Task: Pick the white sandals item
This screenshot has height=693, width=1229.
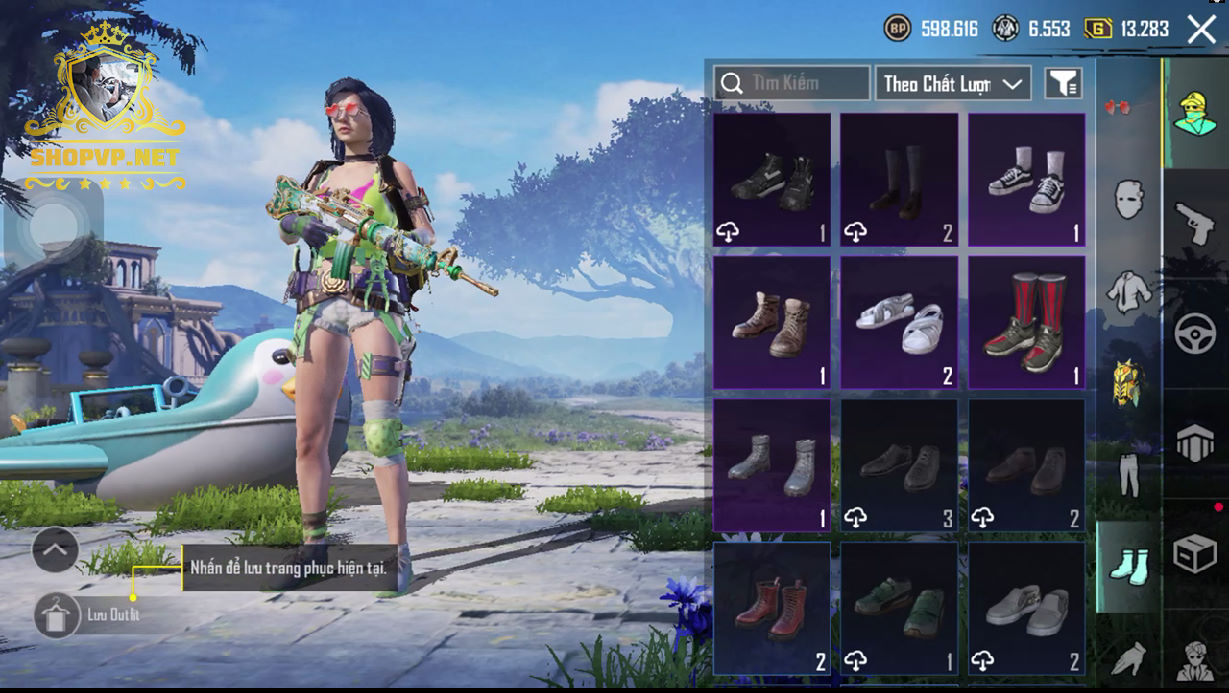Action: pos(899,322)
